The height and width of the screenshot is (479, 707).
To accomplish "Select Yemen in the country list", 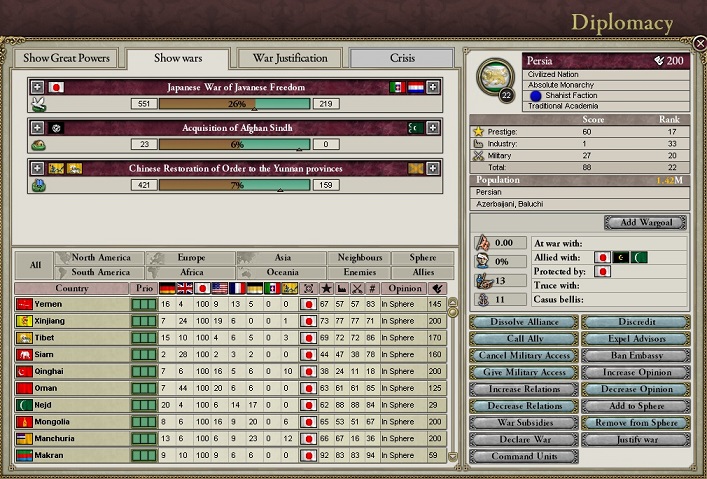I will (72, 304).
